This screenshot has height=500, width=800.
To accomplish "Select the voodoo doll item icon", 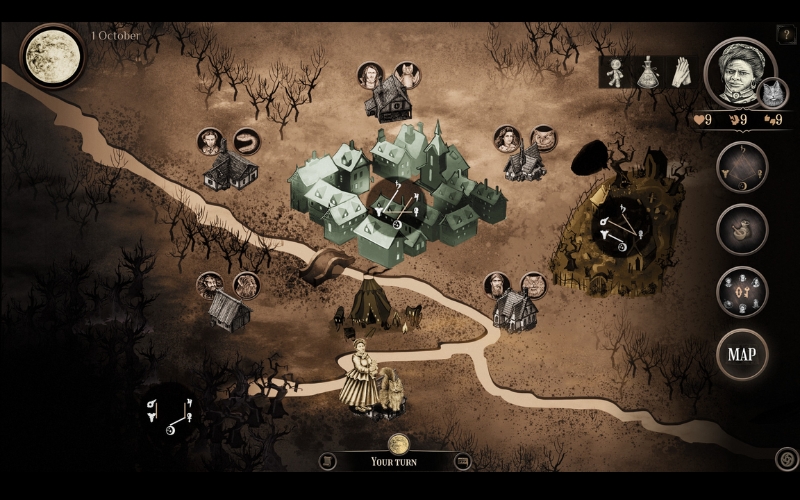I will click(x=615, y=71).
